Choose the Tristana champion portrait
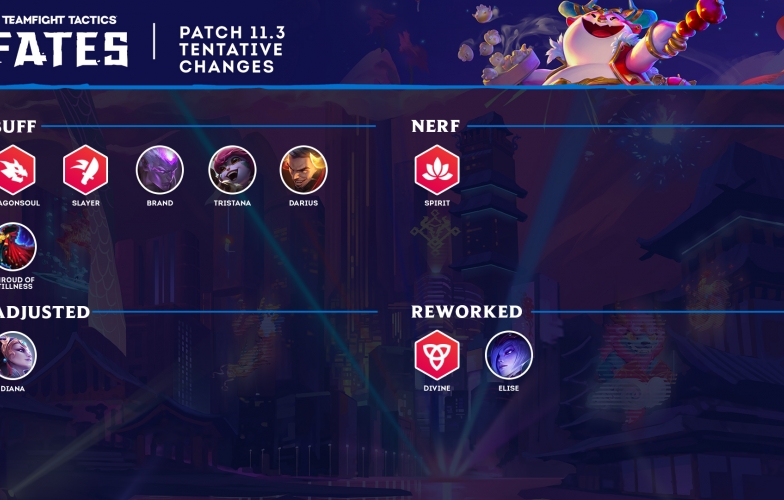 pyautogui.click(x=232, y=169)
